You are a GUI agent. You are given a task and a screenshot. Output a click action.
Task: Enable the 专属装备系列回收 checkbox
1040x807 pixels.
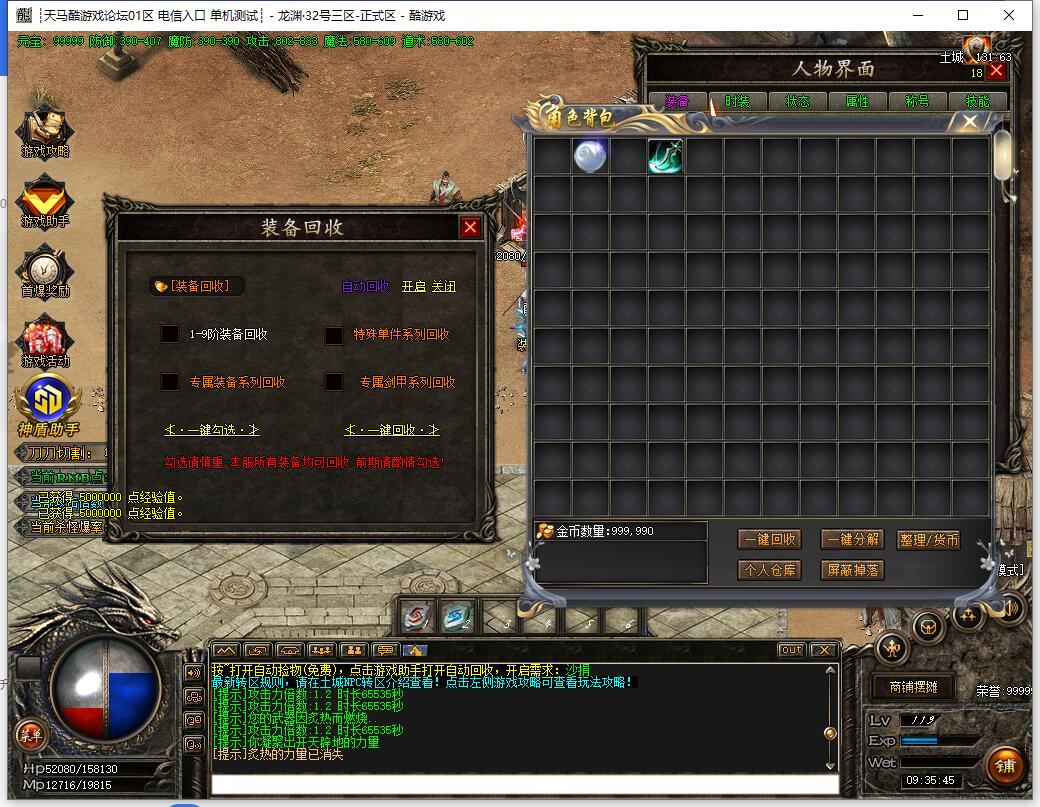[170, 382]
